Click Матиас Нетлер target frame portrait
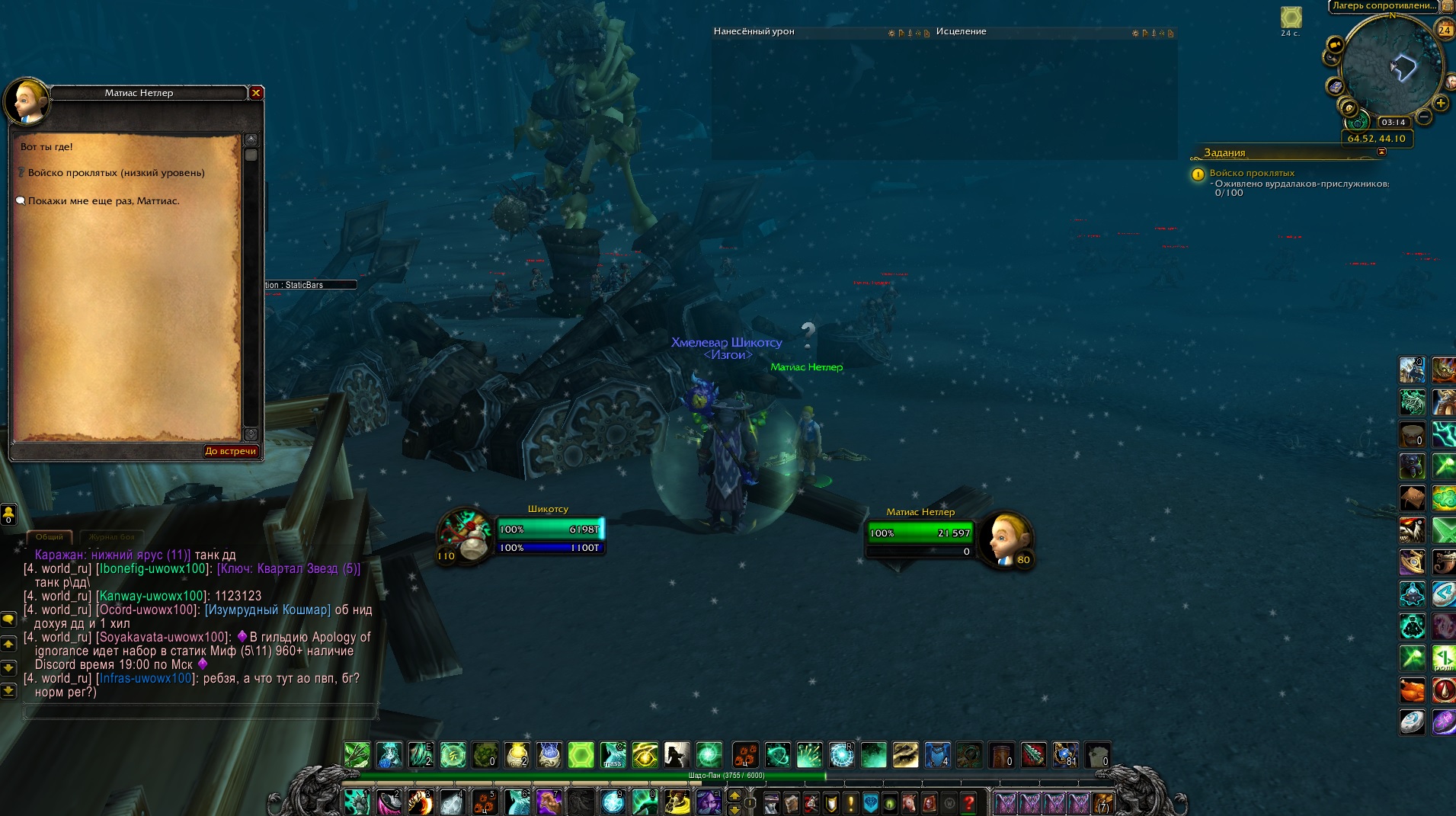 [1004, 538]
